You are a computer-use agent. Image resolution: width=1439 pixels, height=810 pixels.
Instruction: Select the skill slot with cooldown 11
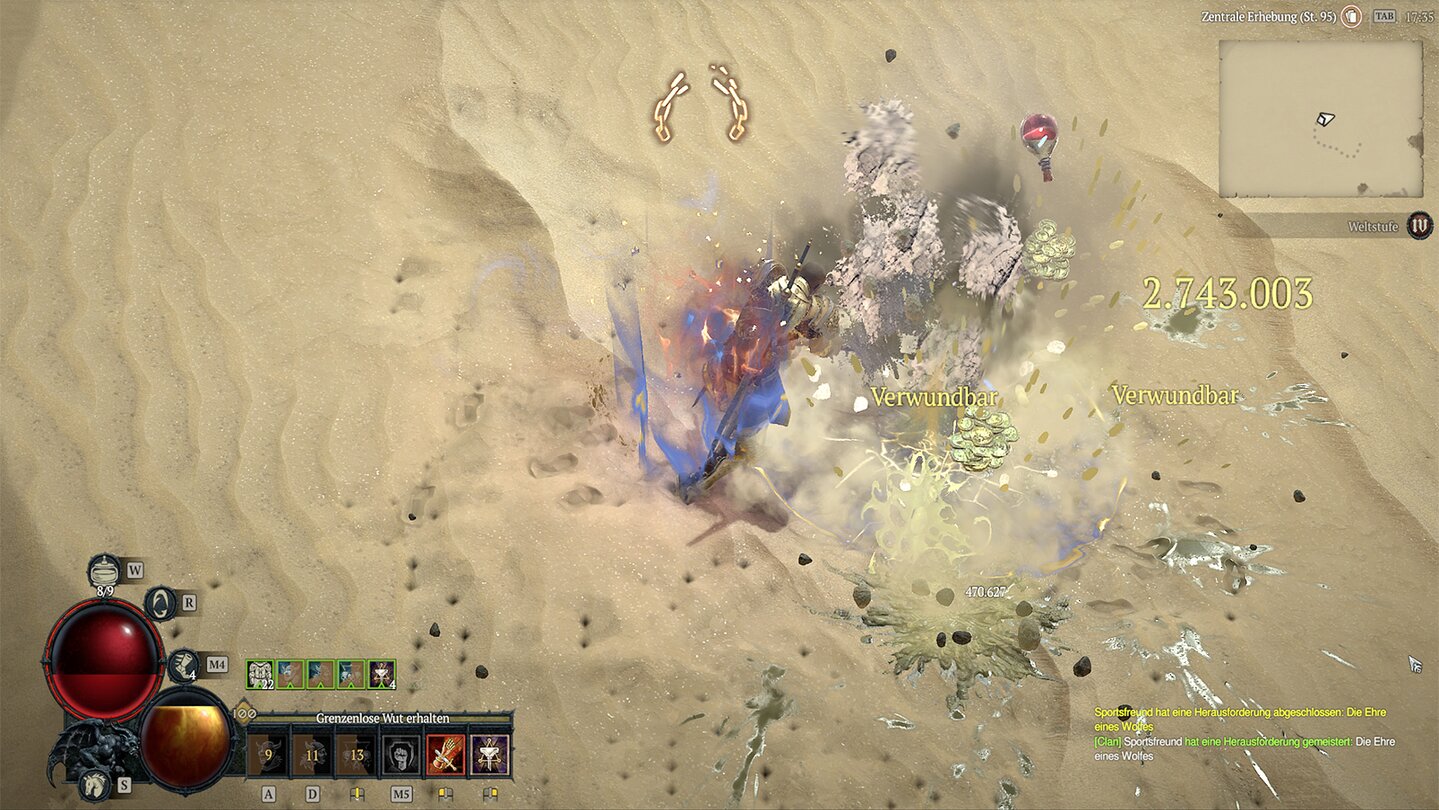(312, 754)
